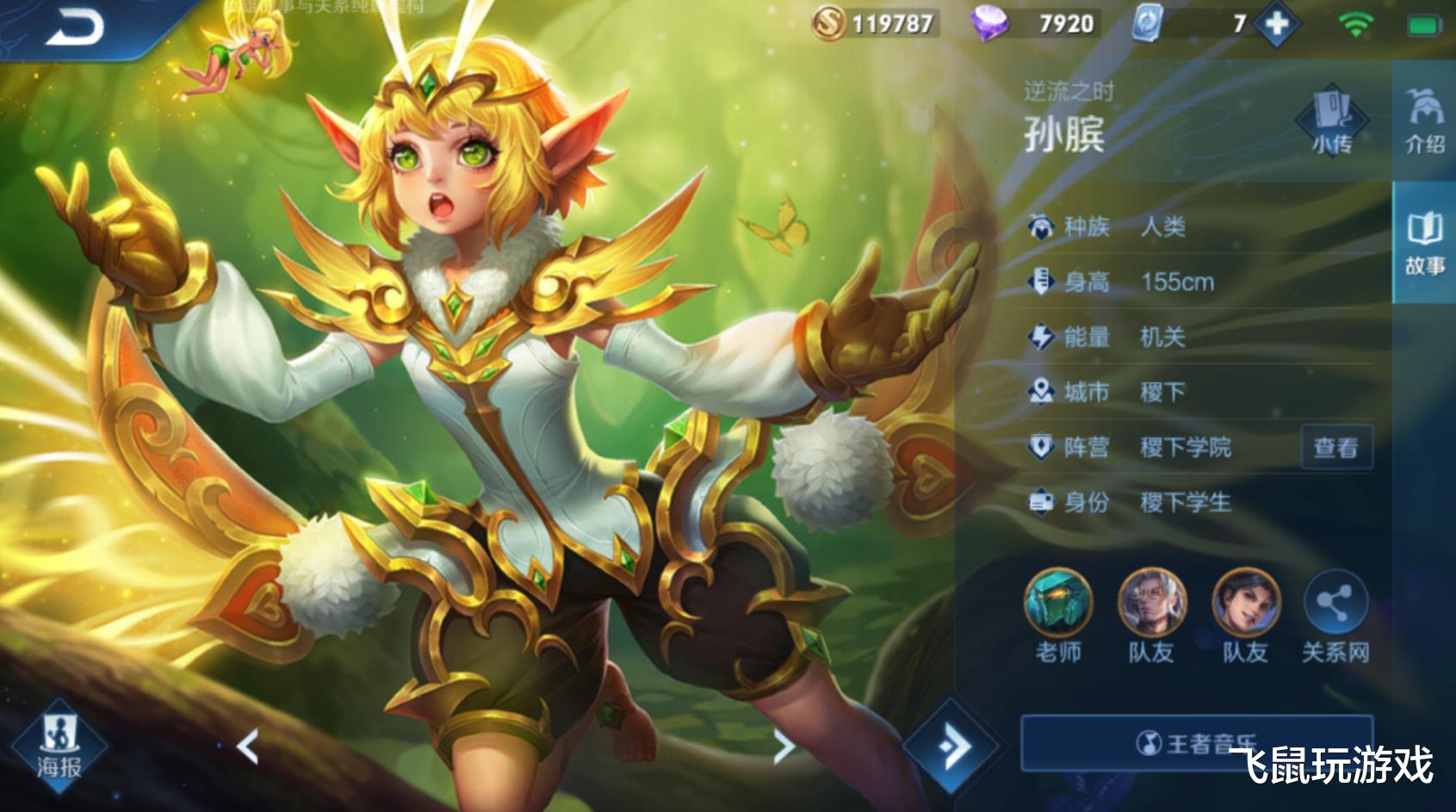The height and width of the screenshot is (812, 1456).
Task: Show the next skin with right arrow
Action: 783,747
